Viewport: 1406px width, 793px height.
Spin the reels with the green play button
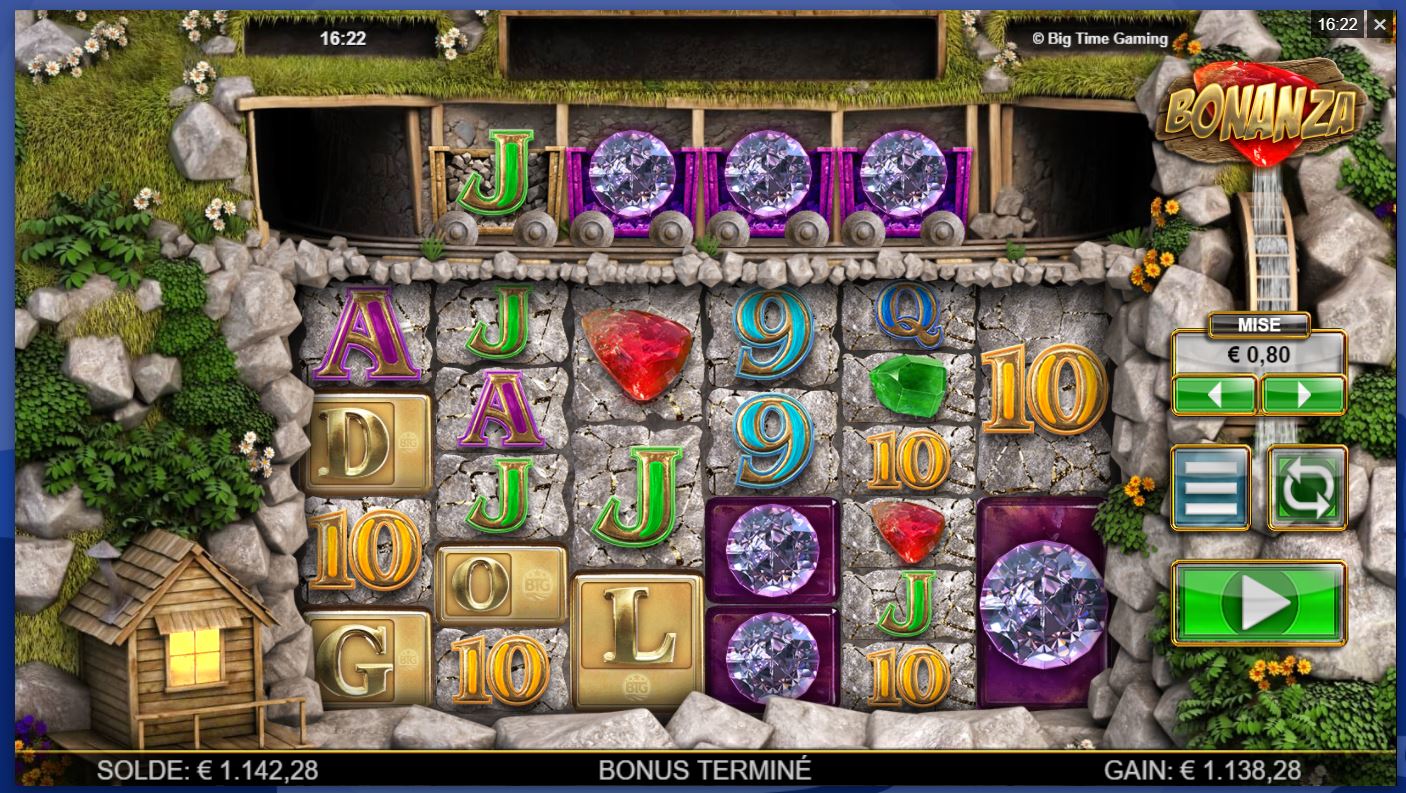[1259, 603]
